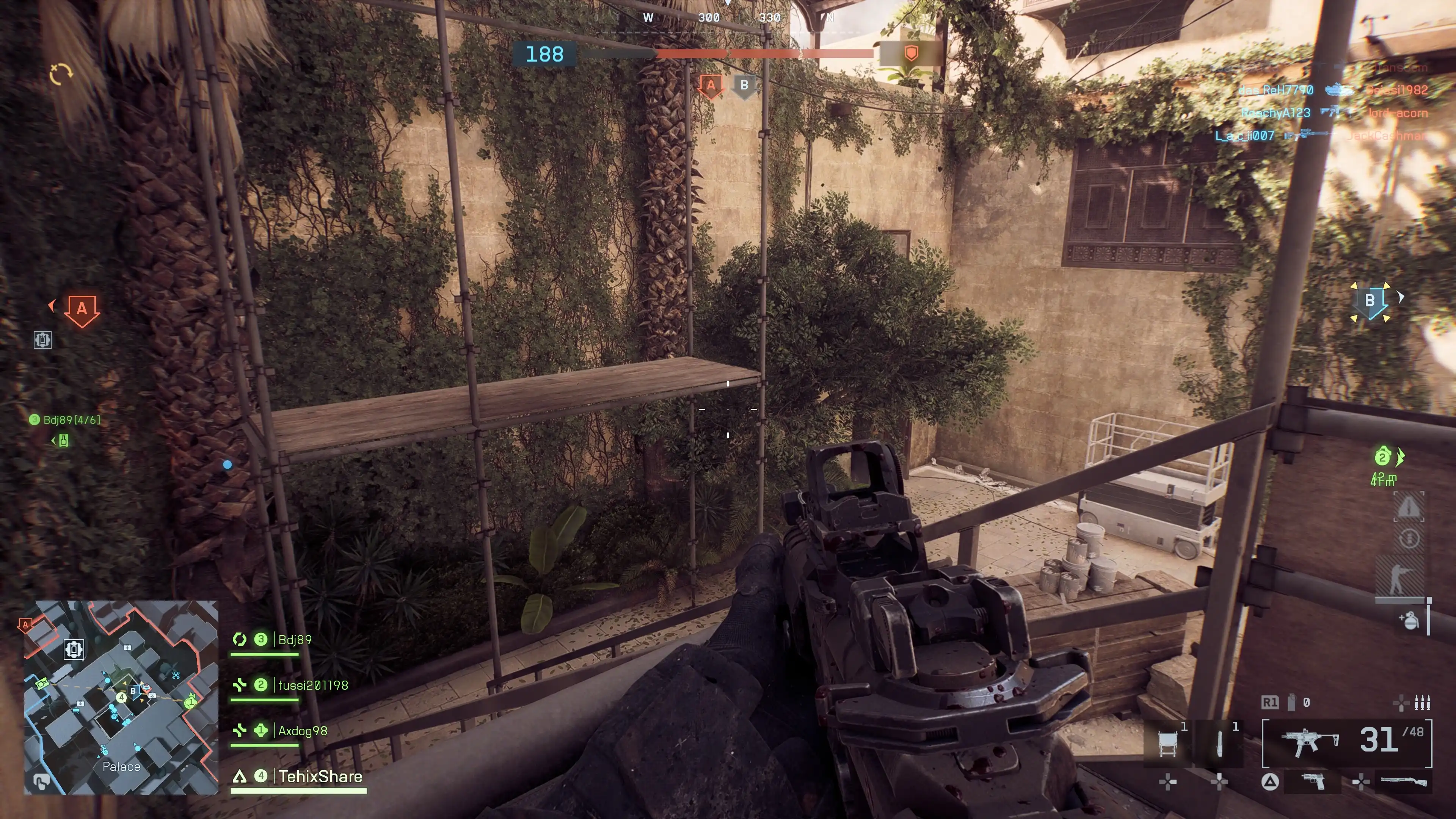Viewport: 1456px width, 819px height.
Task: Select the large red objective A marker
Action: tap(82, 310)
